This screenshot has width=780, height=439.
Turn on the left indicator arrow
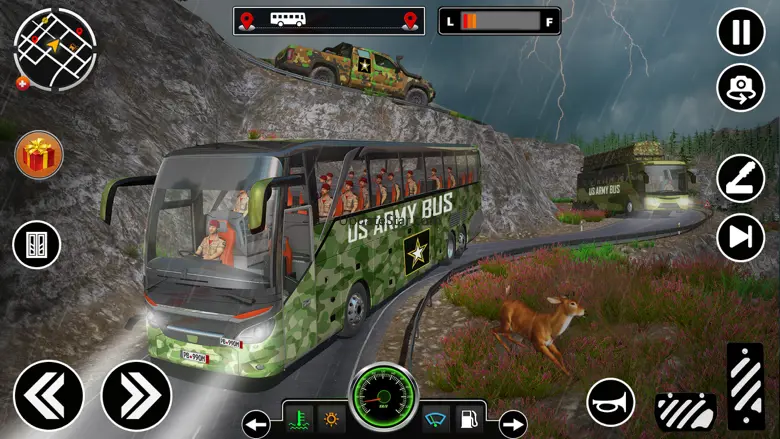pos(256,423)
